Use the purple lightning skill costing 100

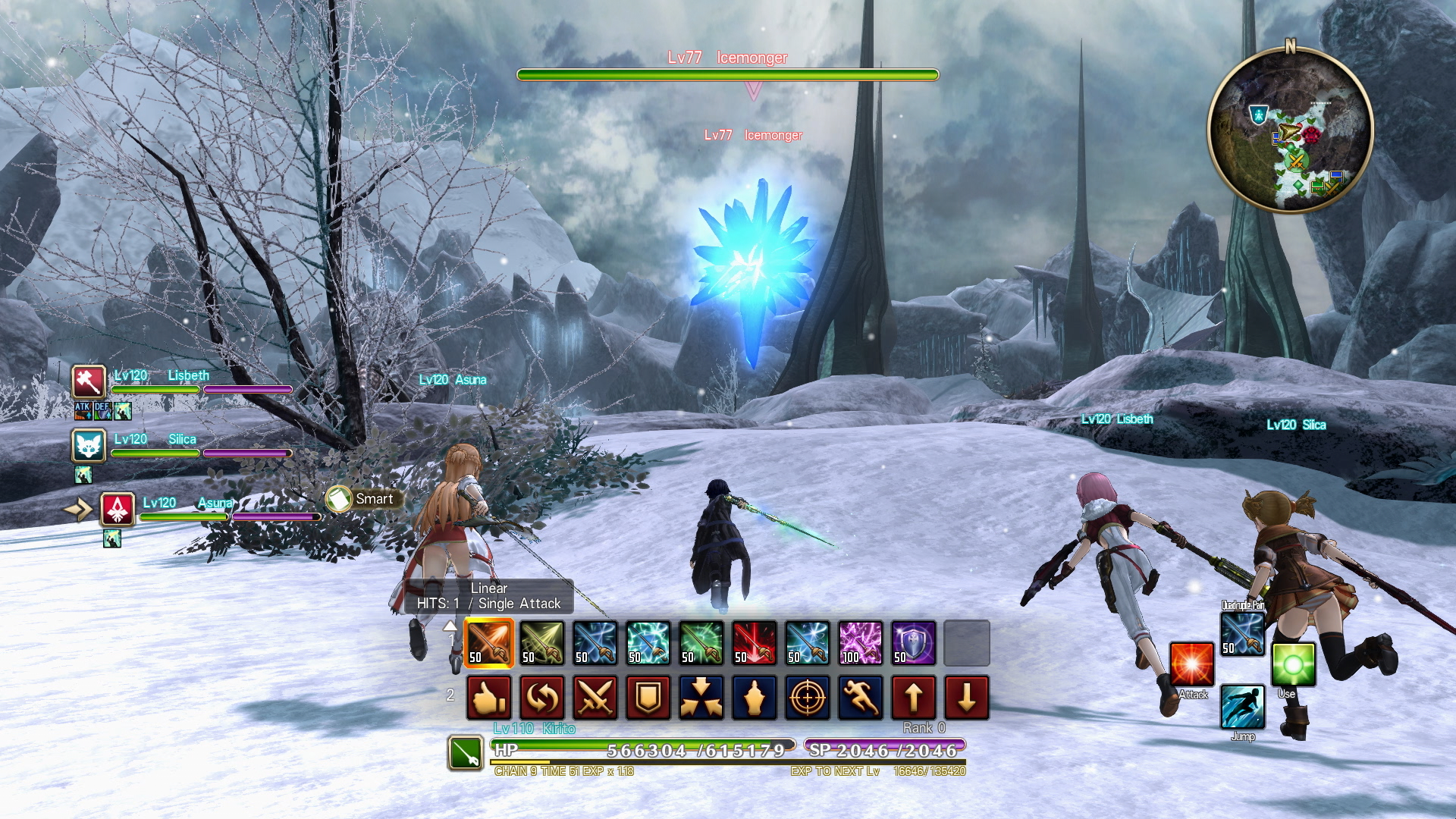[x=861, y=643]
